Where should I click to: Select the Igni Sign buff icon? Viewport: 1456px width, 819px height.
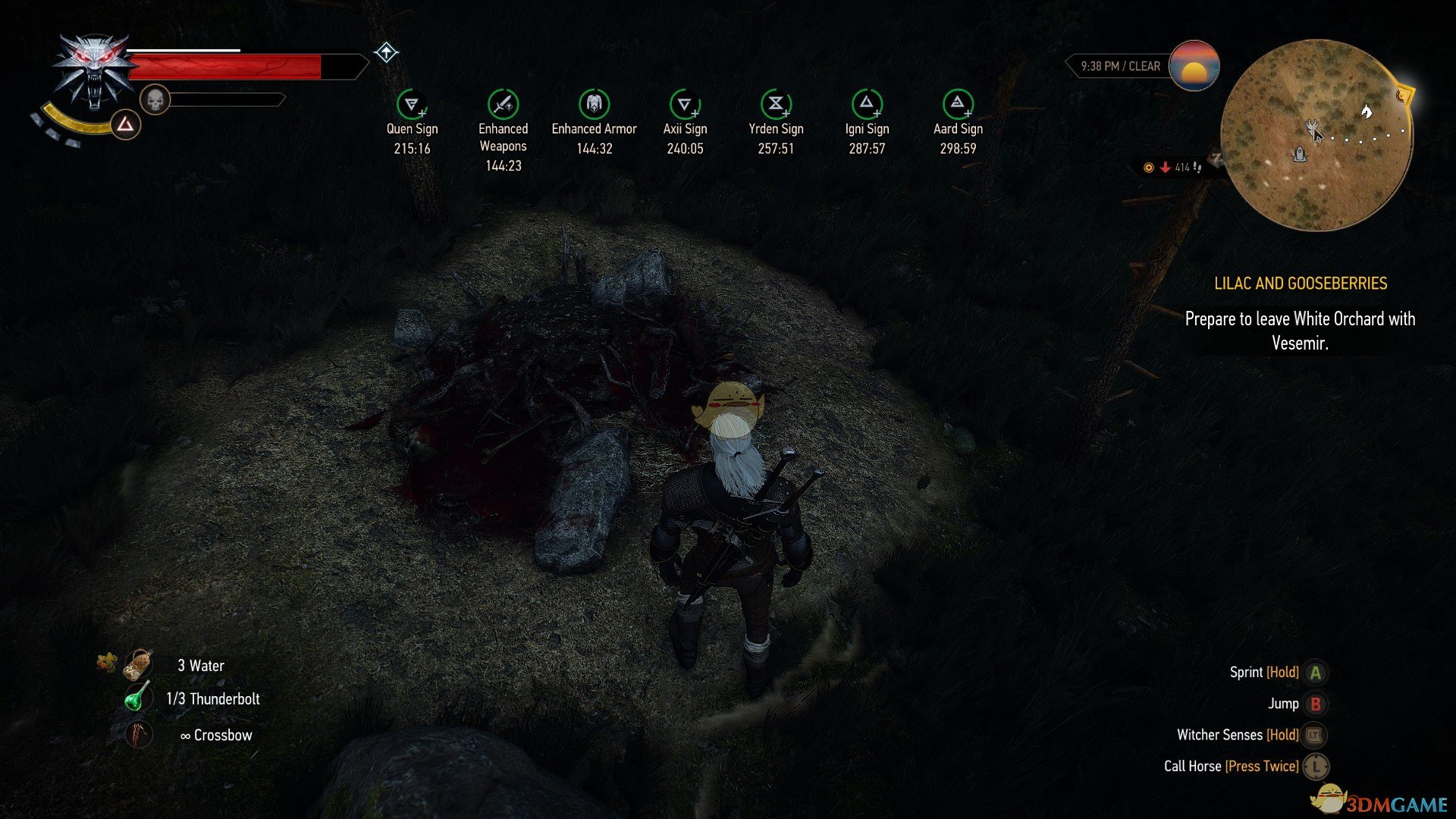(x=867, y=104)
